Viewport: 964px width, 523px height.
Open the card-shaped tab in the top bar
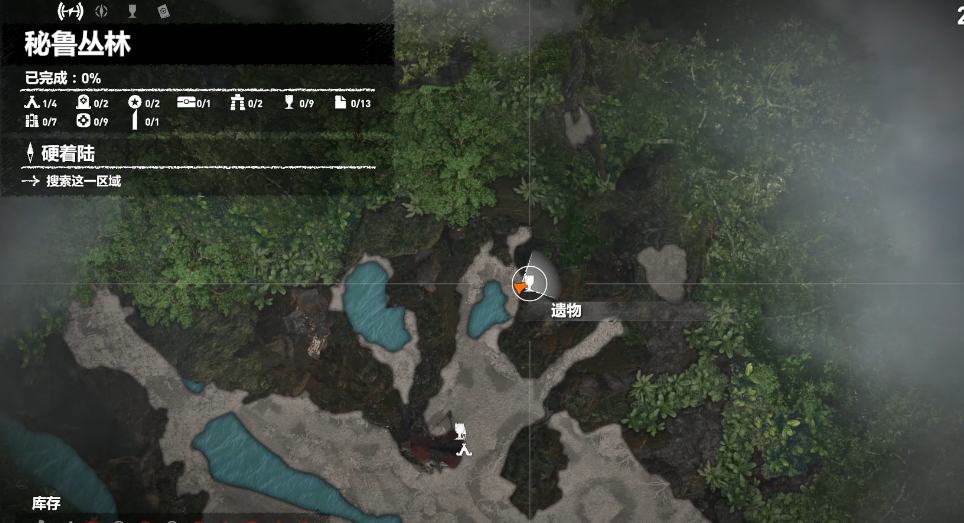(x=163, y=12)
